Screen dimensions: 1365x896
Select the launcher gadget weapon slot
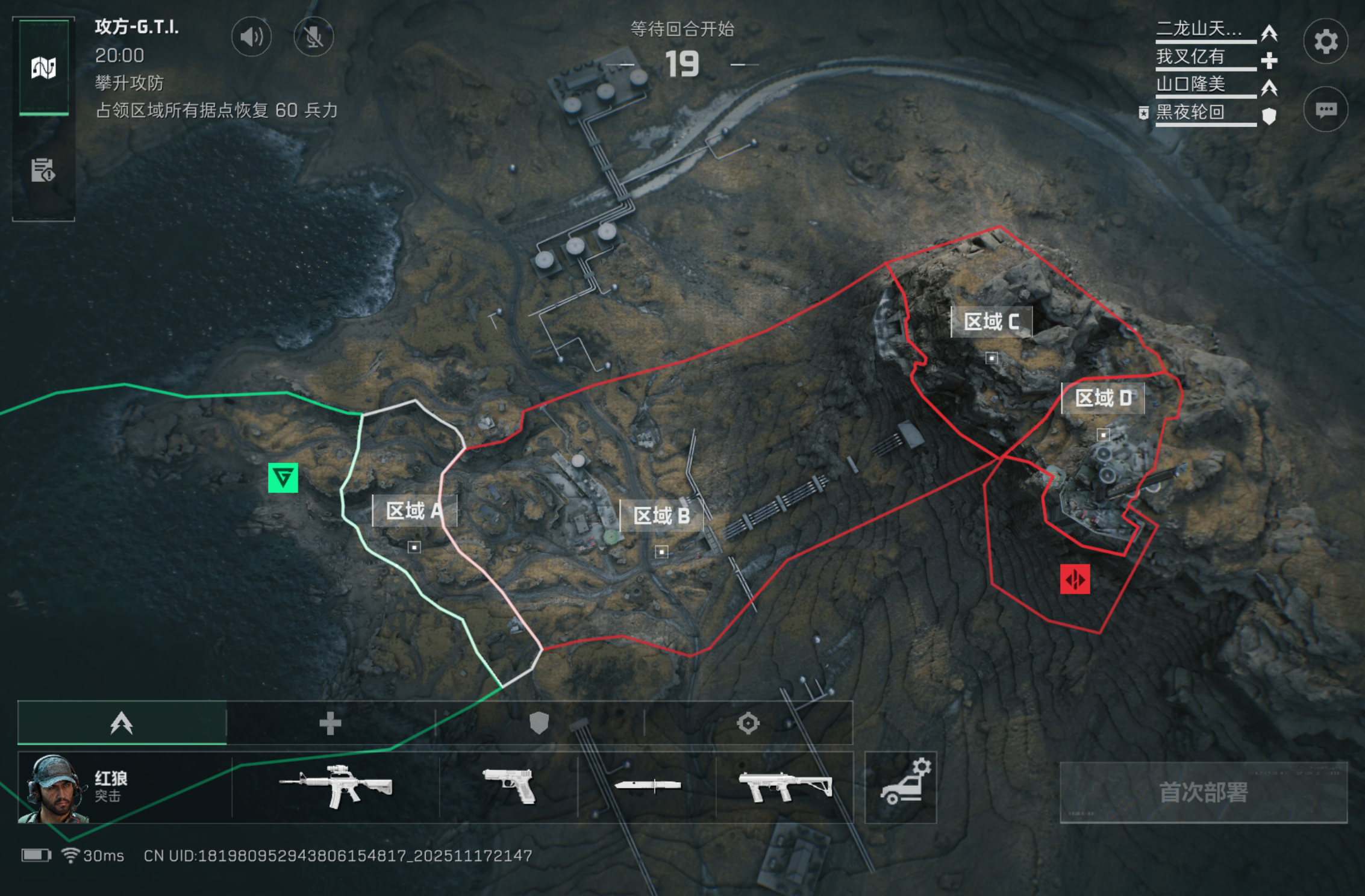(785, 787)
